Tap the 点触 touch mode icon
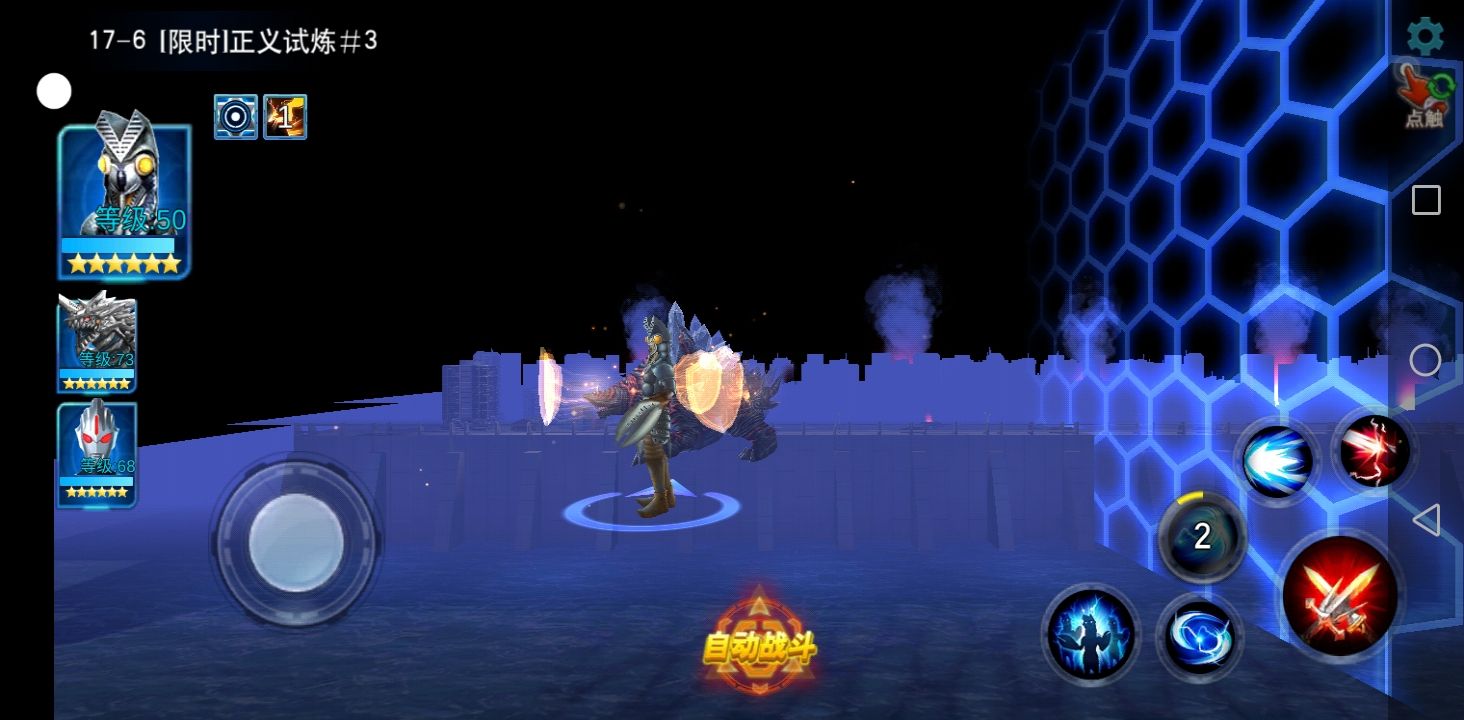The width and height of the screenshot is (1464, 720). click(1425, 96)
